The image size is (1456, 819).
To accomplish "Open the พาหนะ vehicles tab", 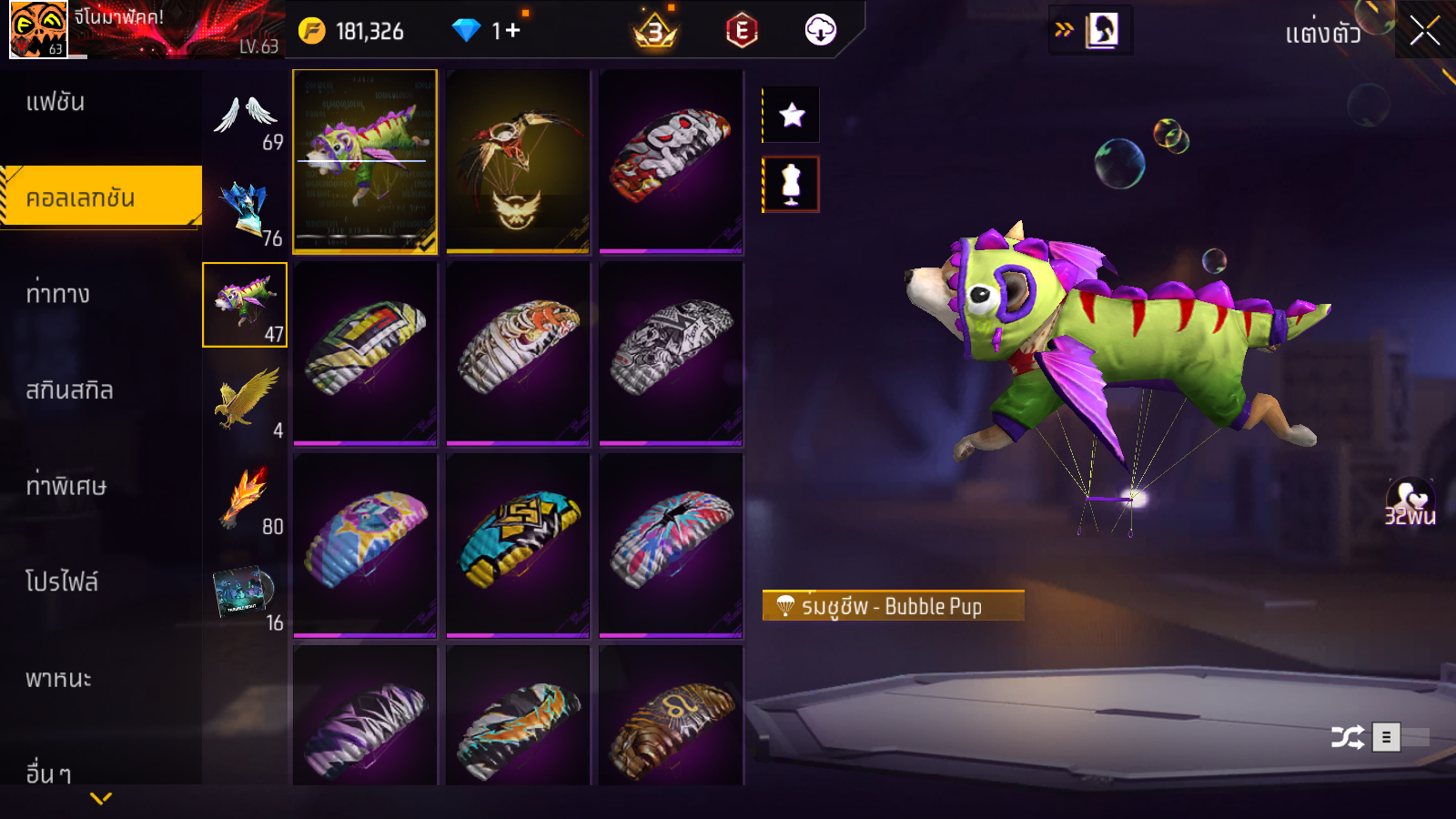I will click(x=59, y=679).
